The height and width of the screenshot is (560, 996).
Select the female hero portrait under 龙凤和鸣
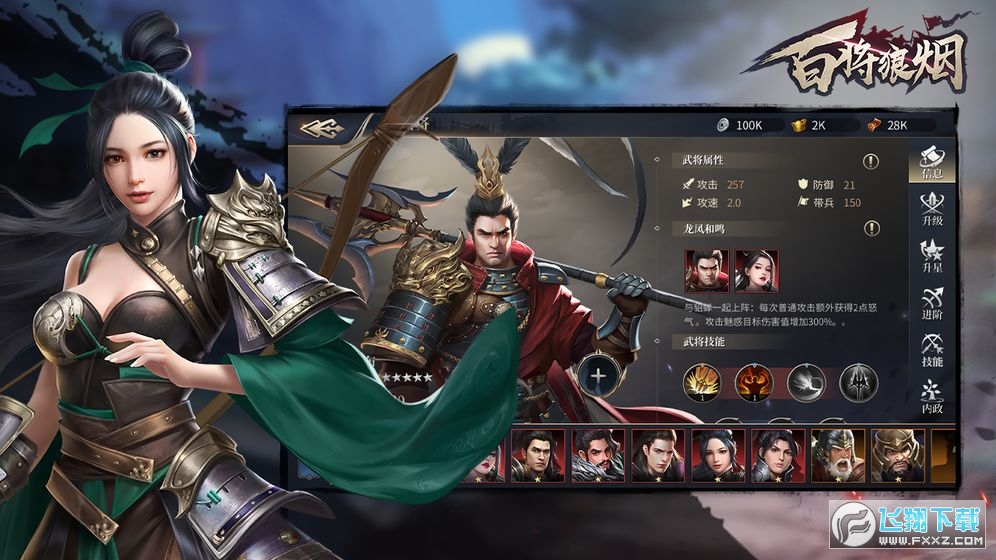point(757,270)
